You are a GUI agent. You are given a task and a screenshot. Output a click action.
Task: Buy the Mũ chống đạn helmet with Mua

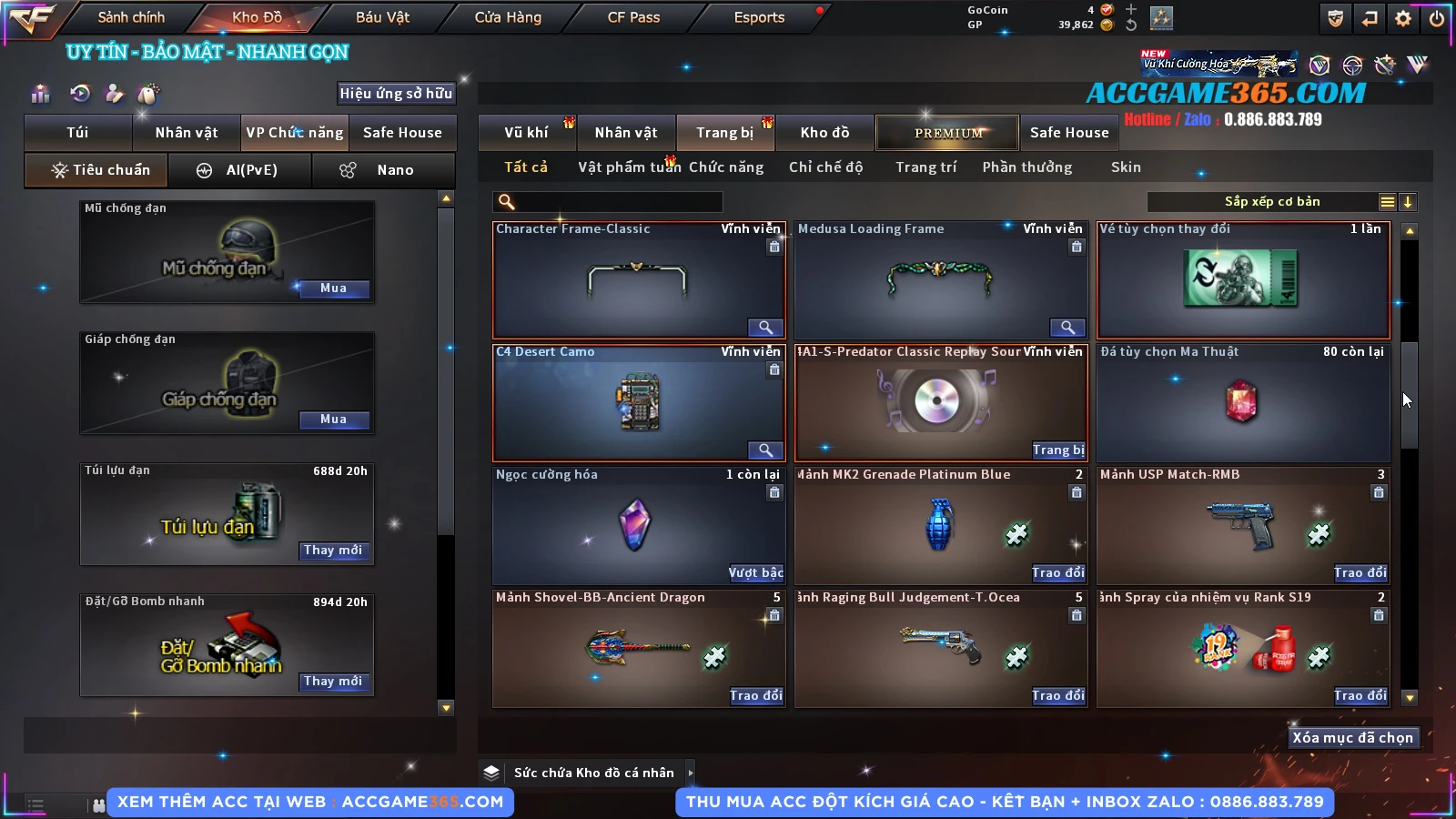333,288
